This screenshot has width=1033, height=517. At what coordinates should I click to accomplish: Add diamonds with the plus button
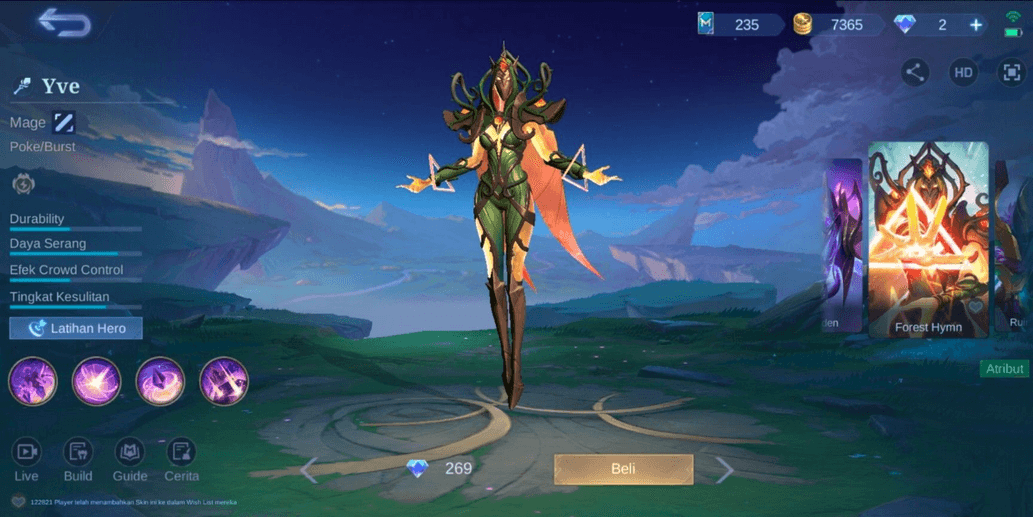(976, 25)
